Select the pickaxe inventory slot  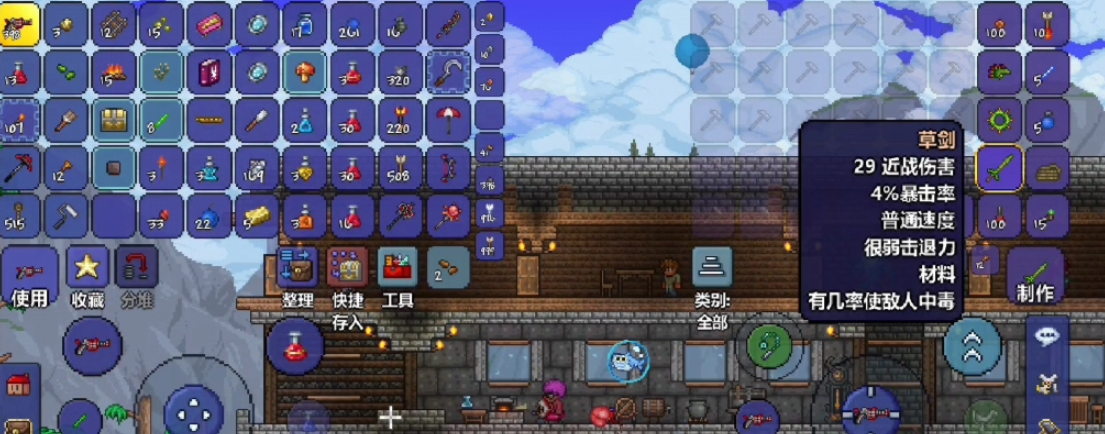[x=19, y=167]
